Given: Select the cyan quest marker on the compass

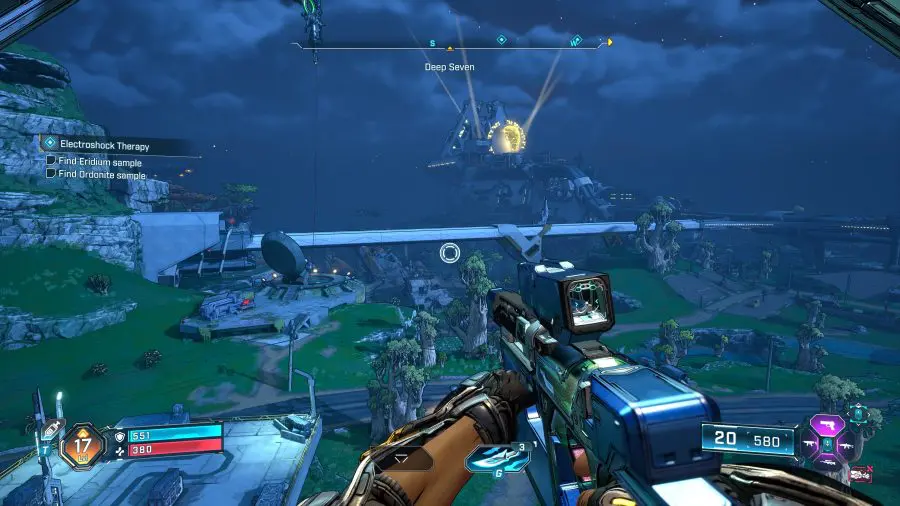Looking at the screenshot, I should point(502,40).
